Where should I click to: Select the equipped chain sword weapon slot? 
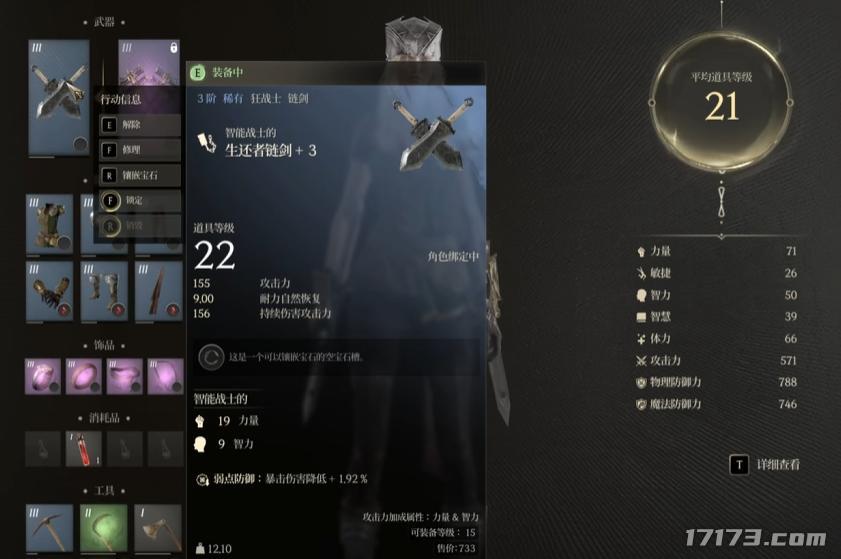[x=59, y=97]
